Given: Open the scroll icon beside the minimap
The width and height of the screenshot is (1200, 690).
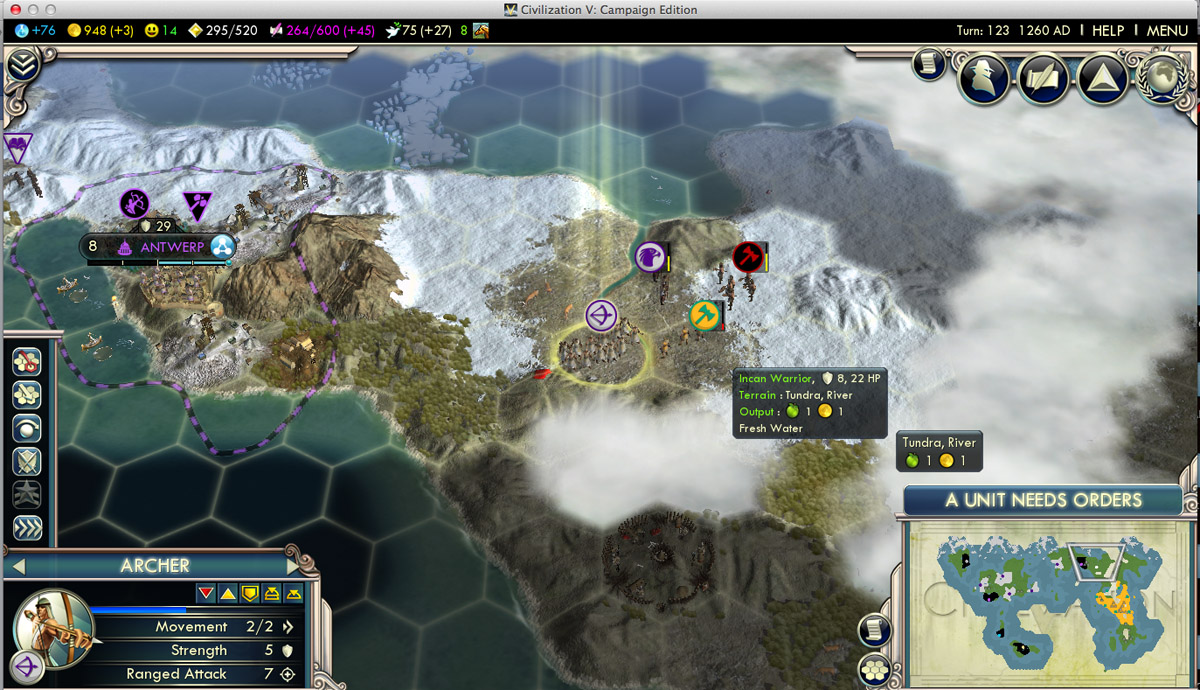Looking at the screenshot, I should pyautogui.click(x=874, y=628).
